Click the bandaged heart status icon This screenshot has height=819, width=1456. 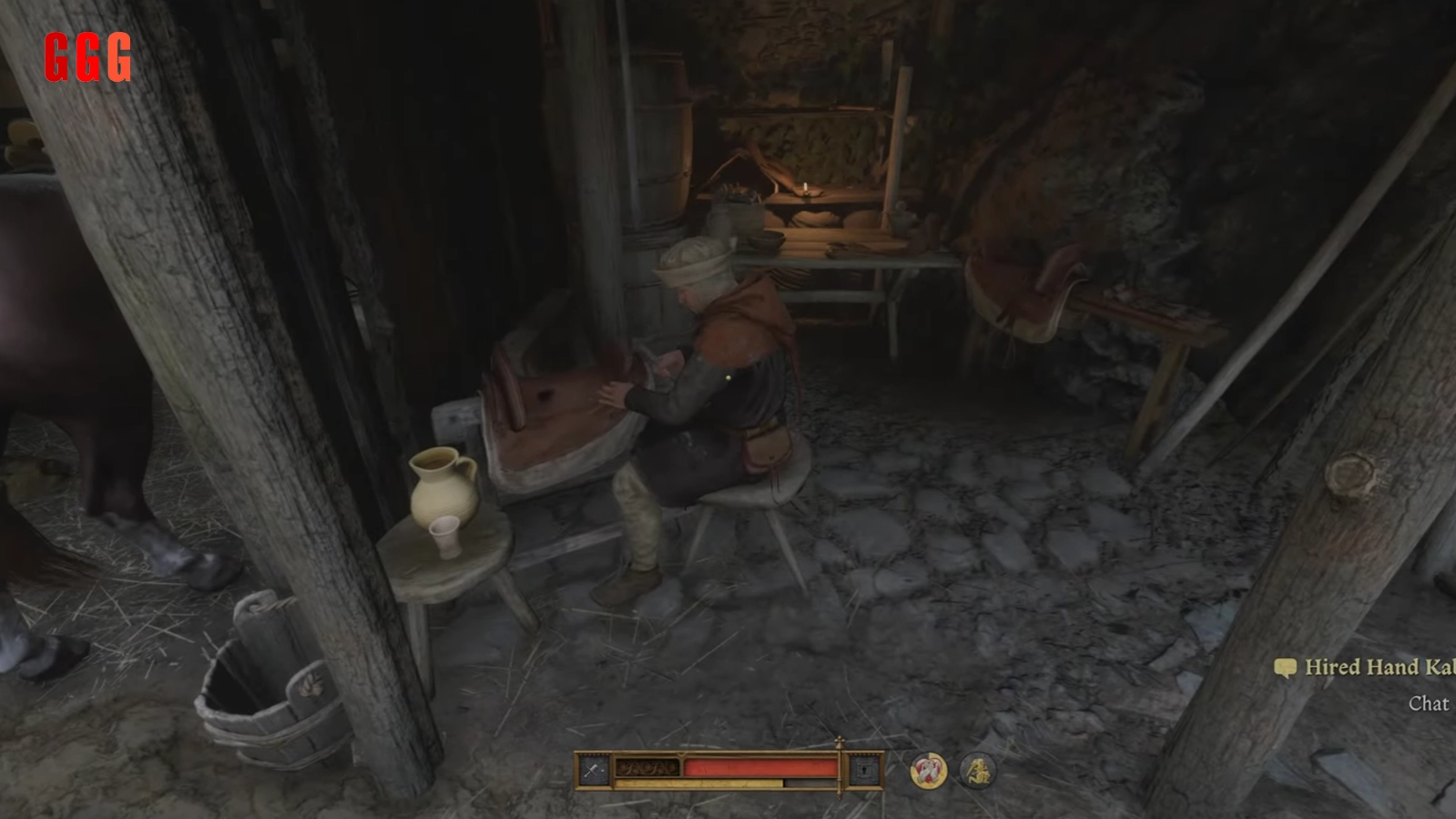pyautogui.click(x=928, y=772)
